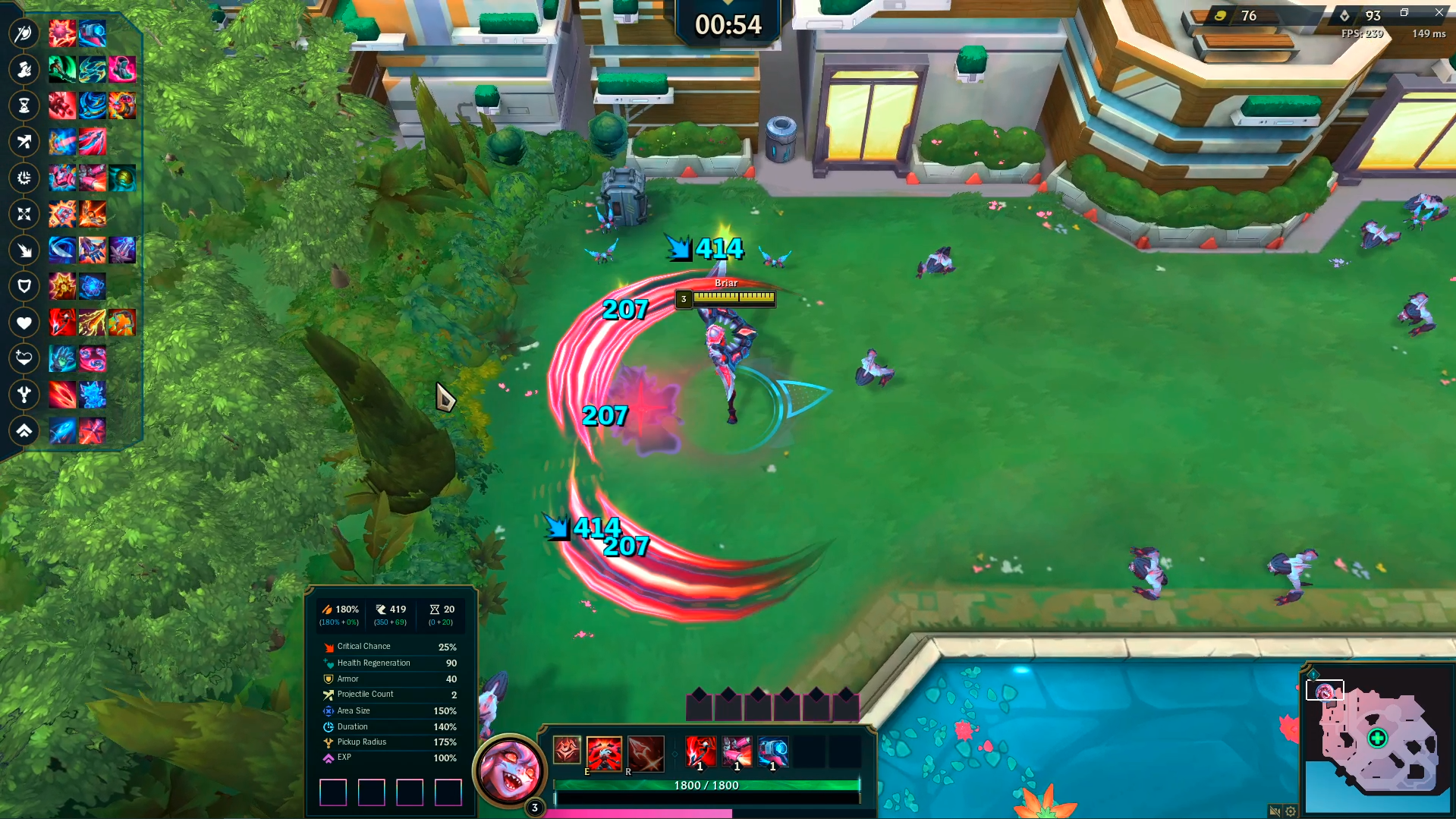Restore down the game window
Image resolution: width=1456 pixels, height=819 pixels.
pos(1404,12)
